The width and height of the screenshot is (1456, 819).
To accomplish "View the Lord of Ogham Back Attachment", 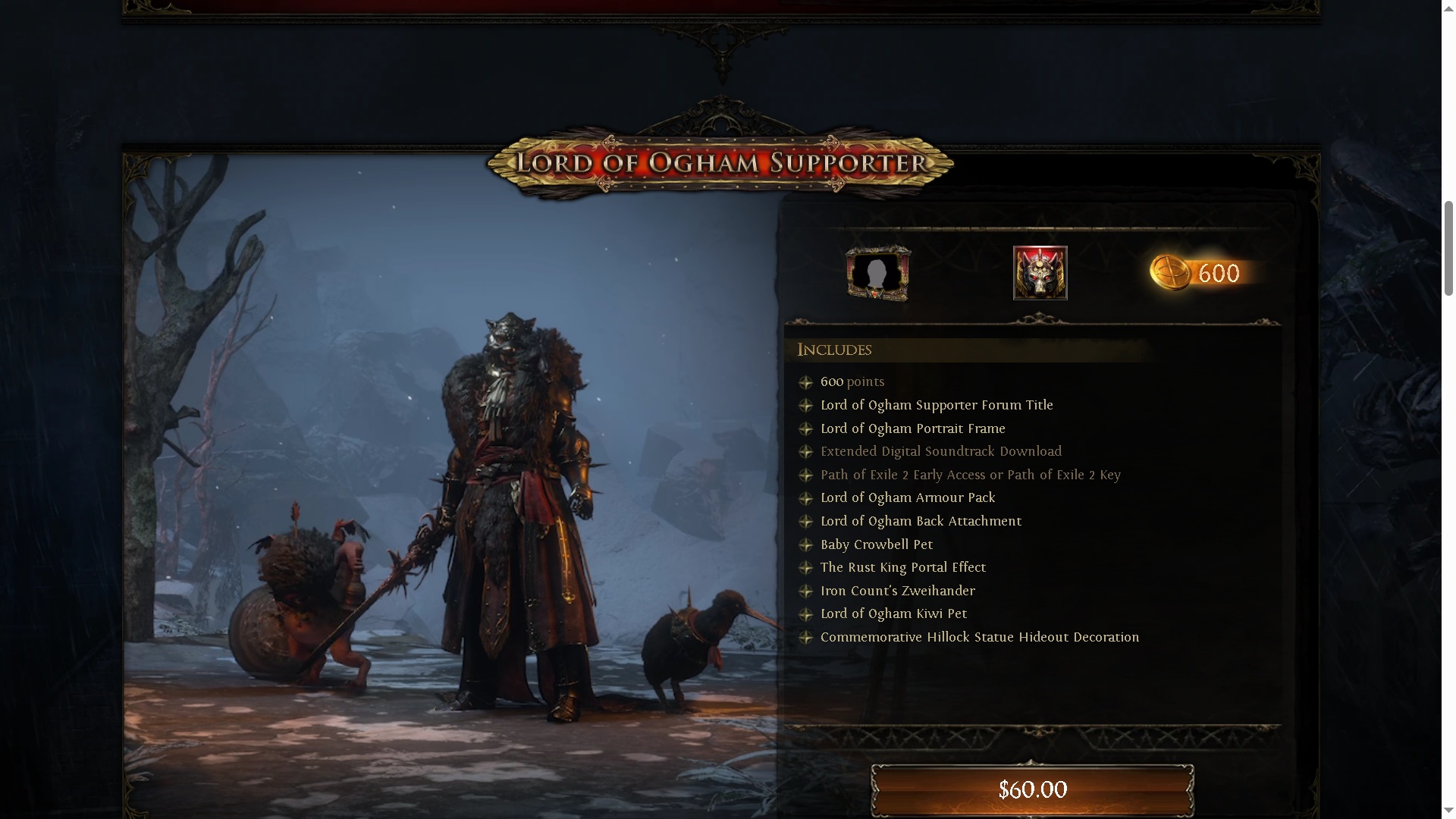I will coord(920,522).
